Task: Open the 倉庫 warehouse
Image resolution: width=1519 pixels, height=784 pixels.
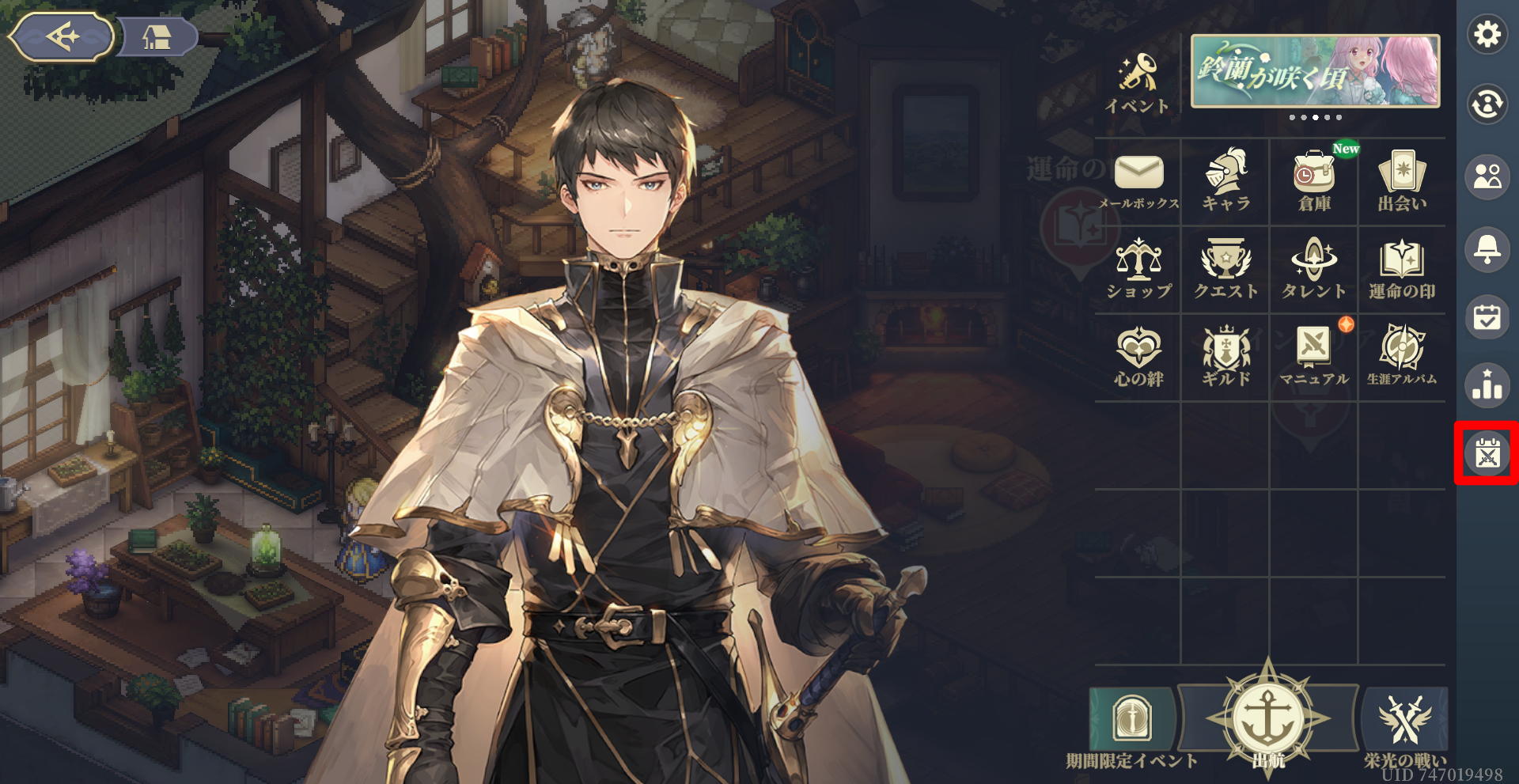Action: point(1314,181)
